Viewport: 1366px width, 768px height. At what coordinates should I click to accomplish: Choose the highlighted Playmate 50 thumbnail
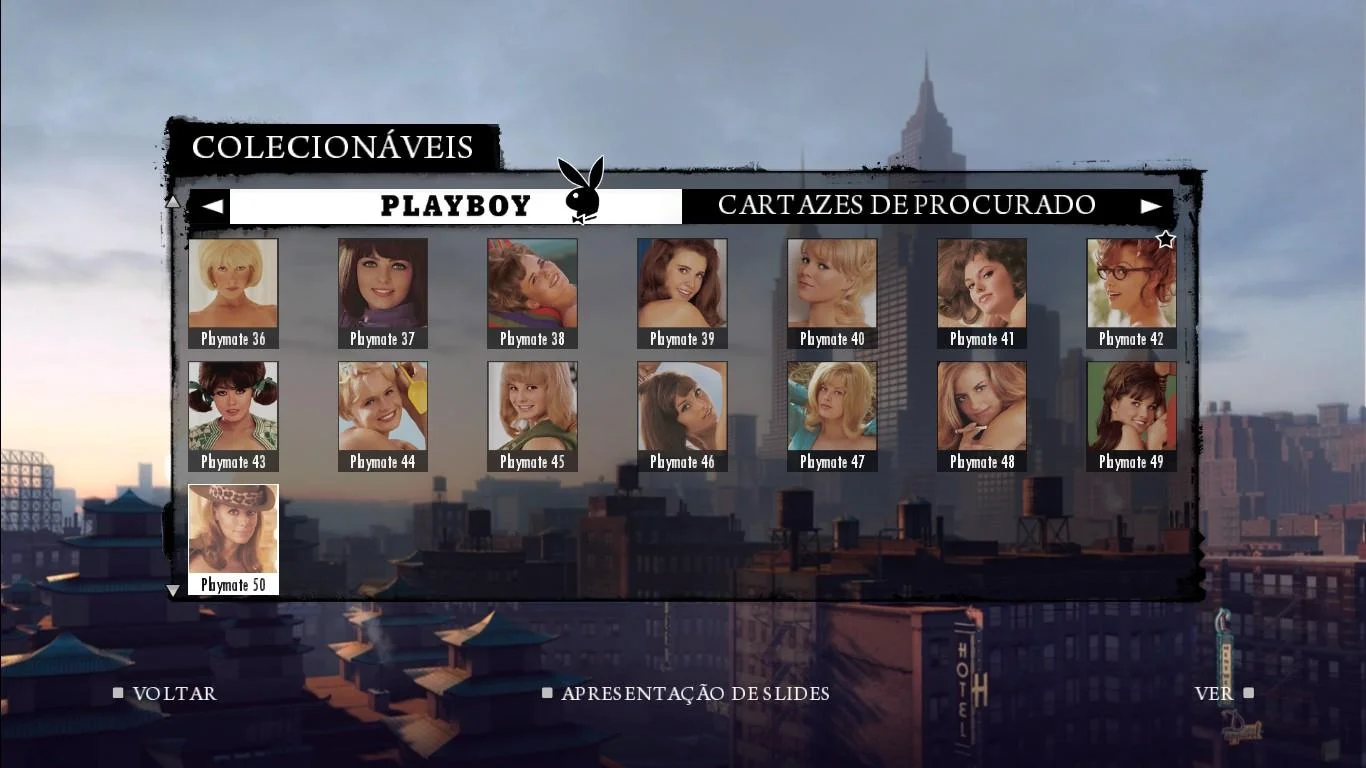(x=233, y=539)
